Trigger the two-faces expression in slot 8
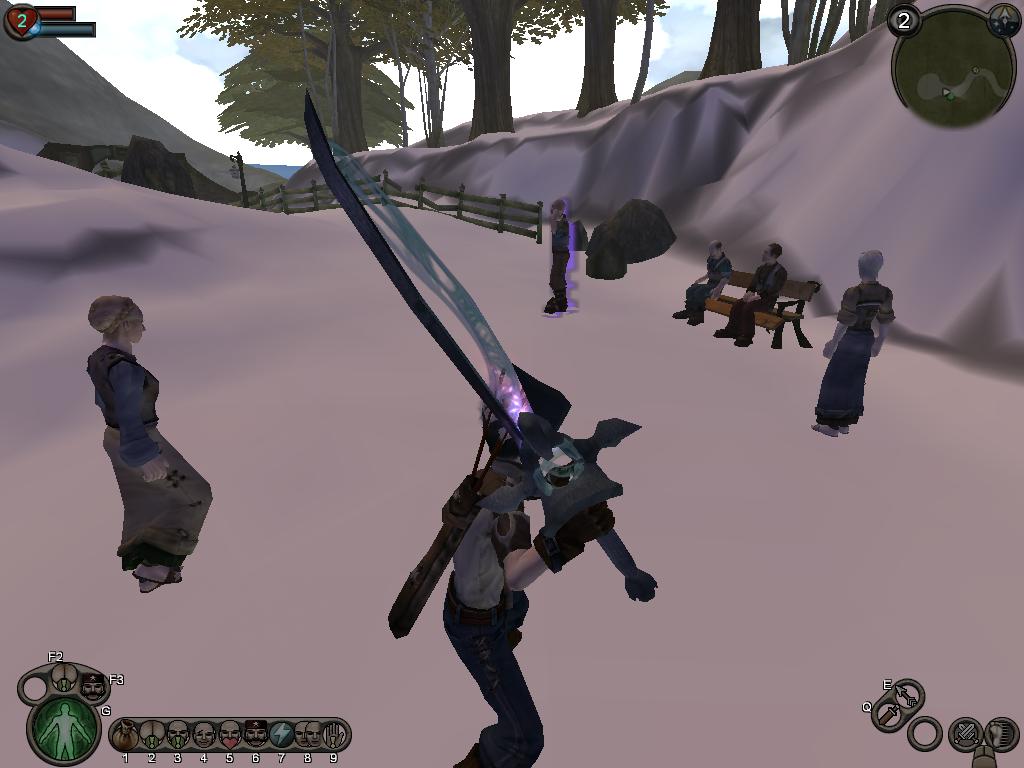The width and height of the screenshot is (1024, 768). click(x=308, y=736)
